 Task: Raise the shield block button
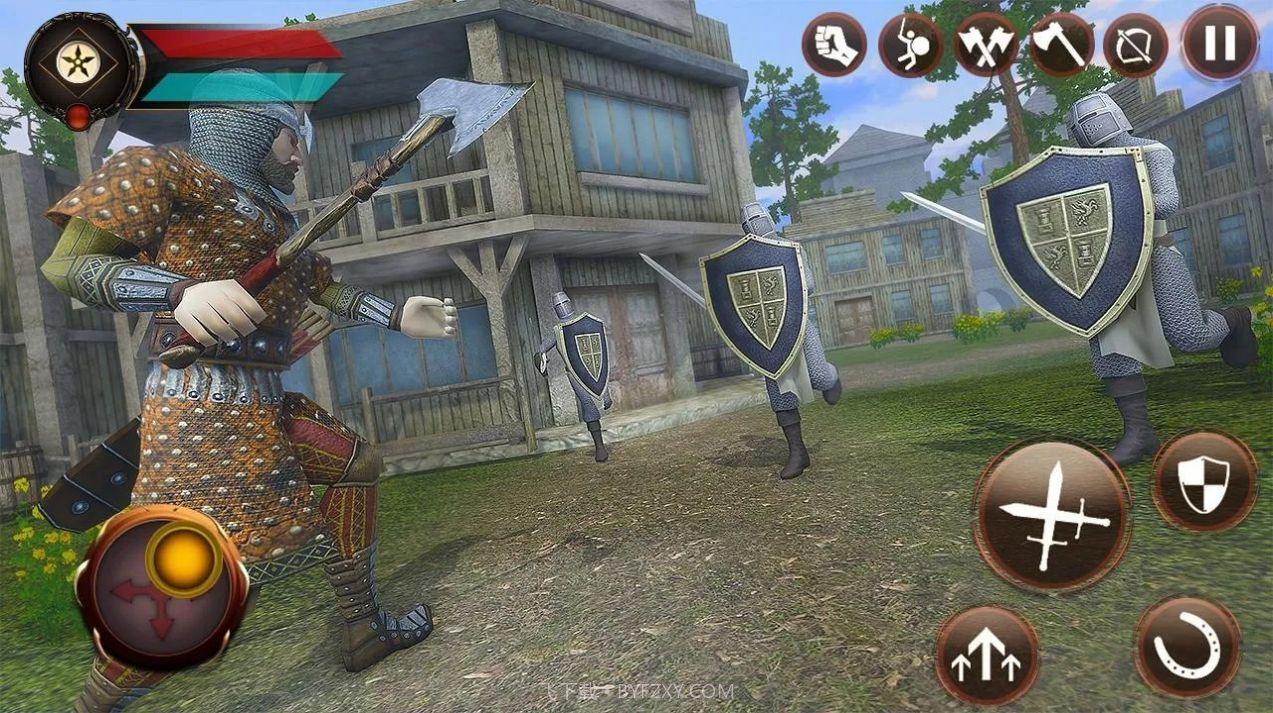tap(1203, 481)
